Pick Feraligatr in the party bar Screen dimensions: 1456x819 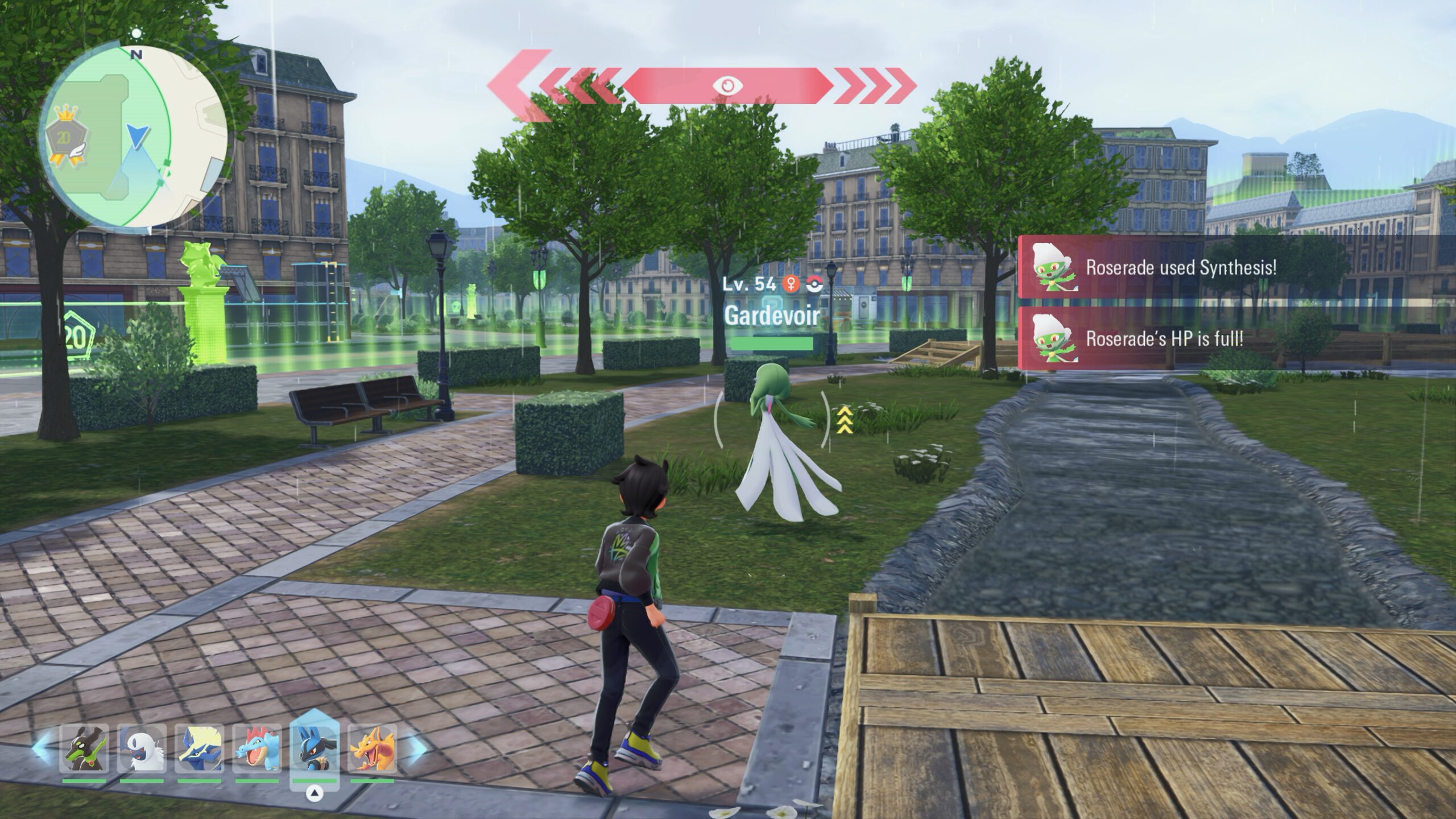coord(257,749)
